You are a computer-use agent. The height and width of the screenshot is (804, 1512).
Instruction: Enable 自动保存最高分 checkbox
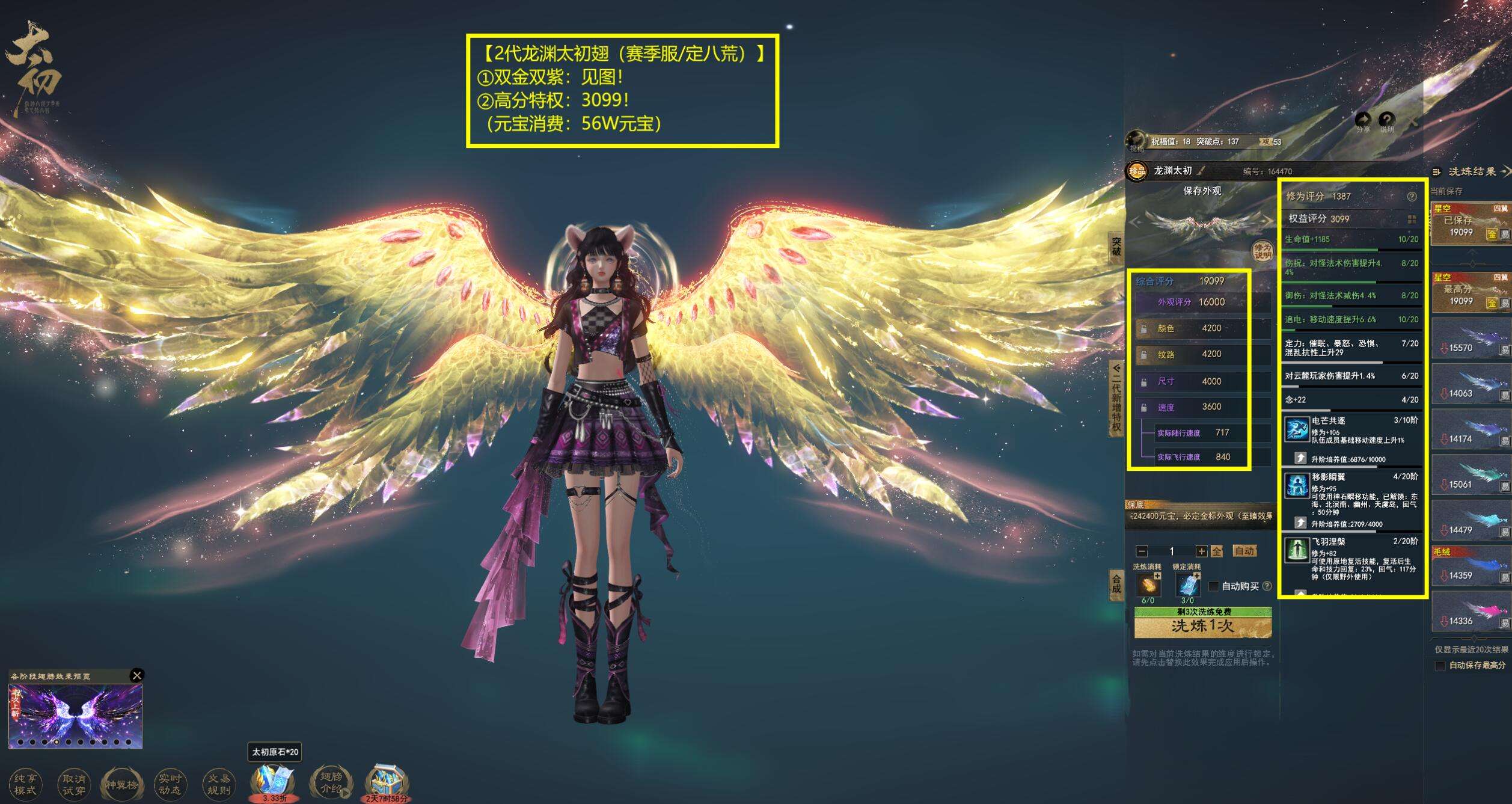(1440, 666)
